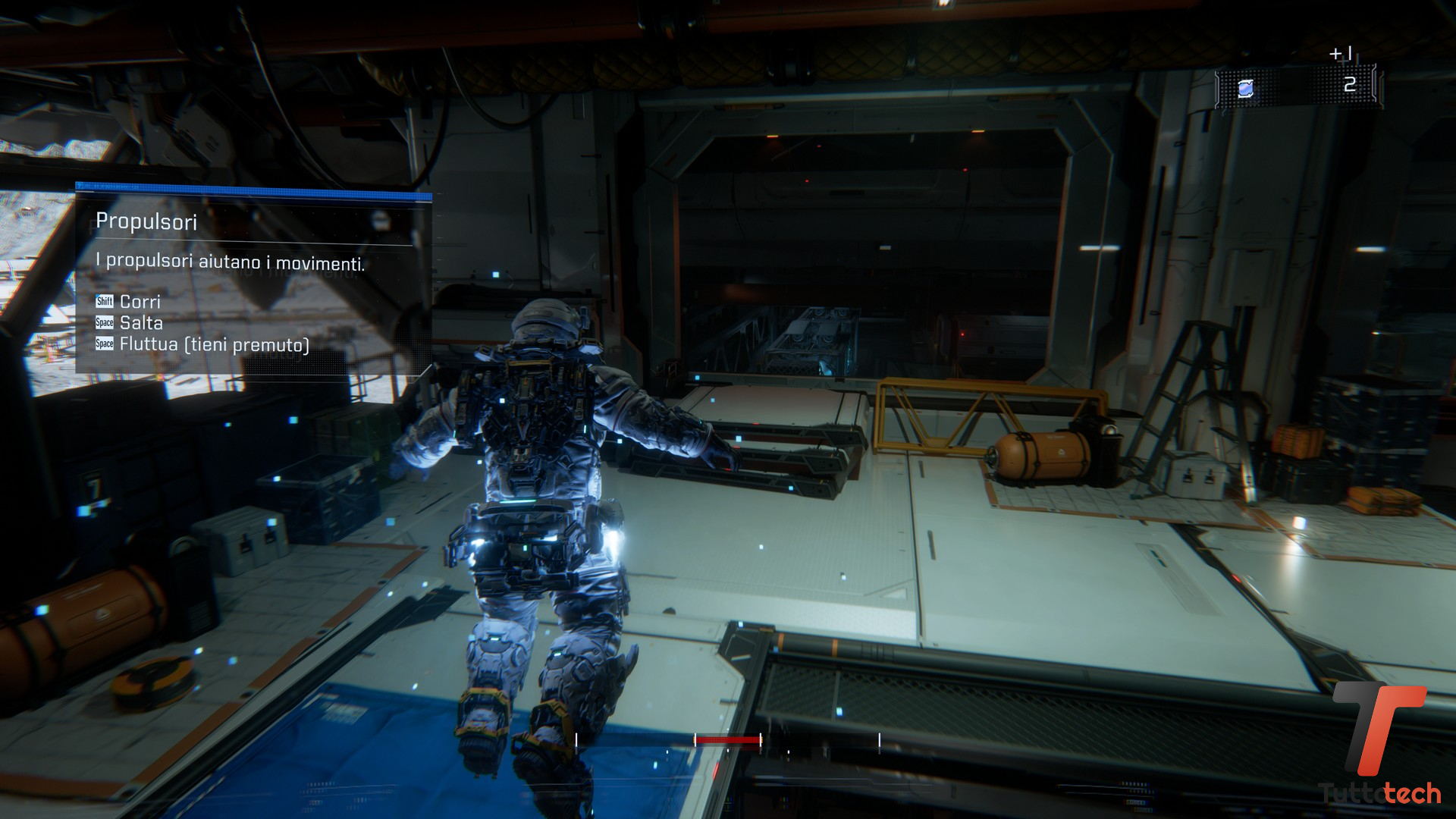Click the Propulsori tutorial panel
The image size is (1456, 819).
point(254,281)
